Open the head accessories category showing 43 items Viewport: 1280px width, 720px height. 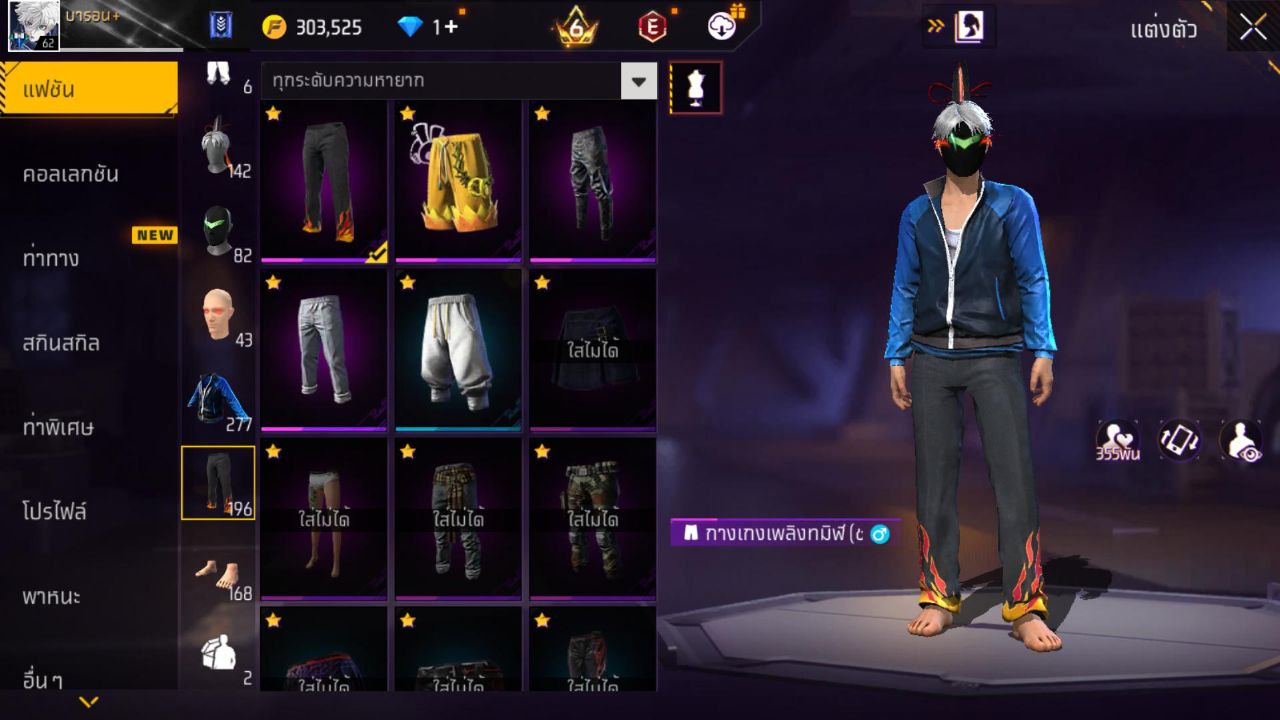[218, 312]
